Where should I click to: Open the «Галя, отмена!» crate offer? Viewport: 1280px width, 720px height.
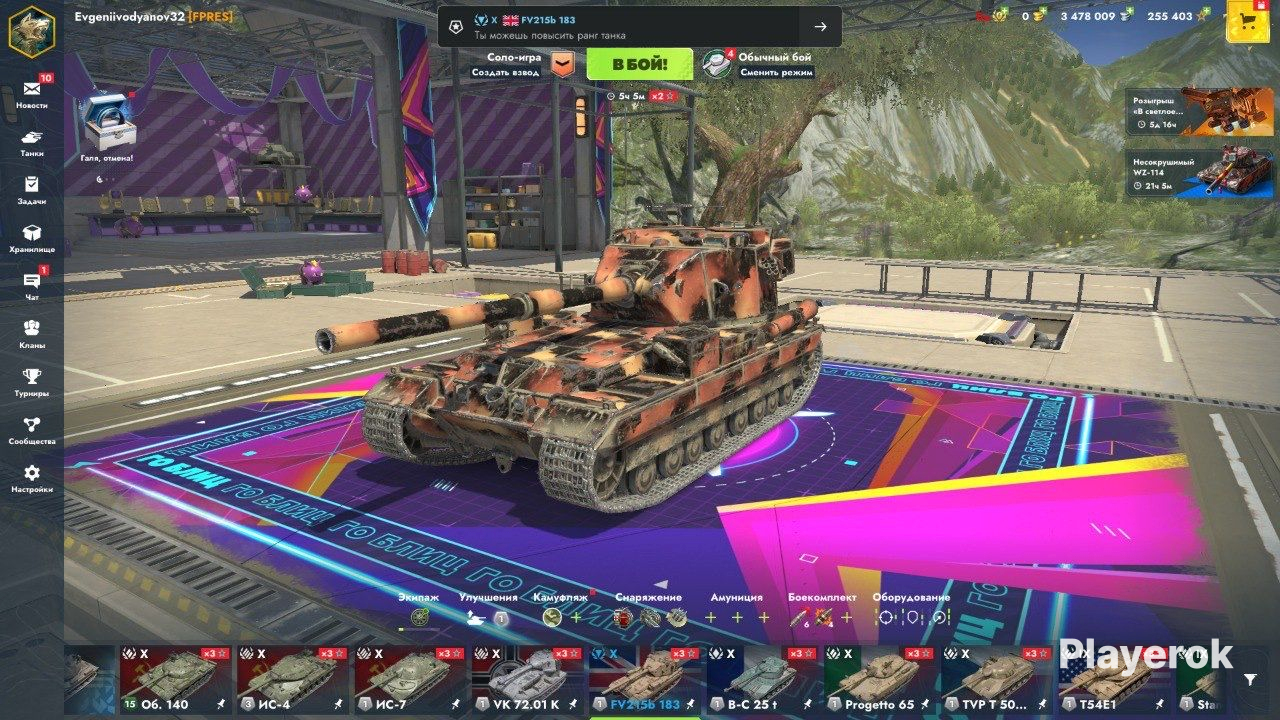click(x=106, y=126)
